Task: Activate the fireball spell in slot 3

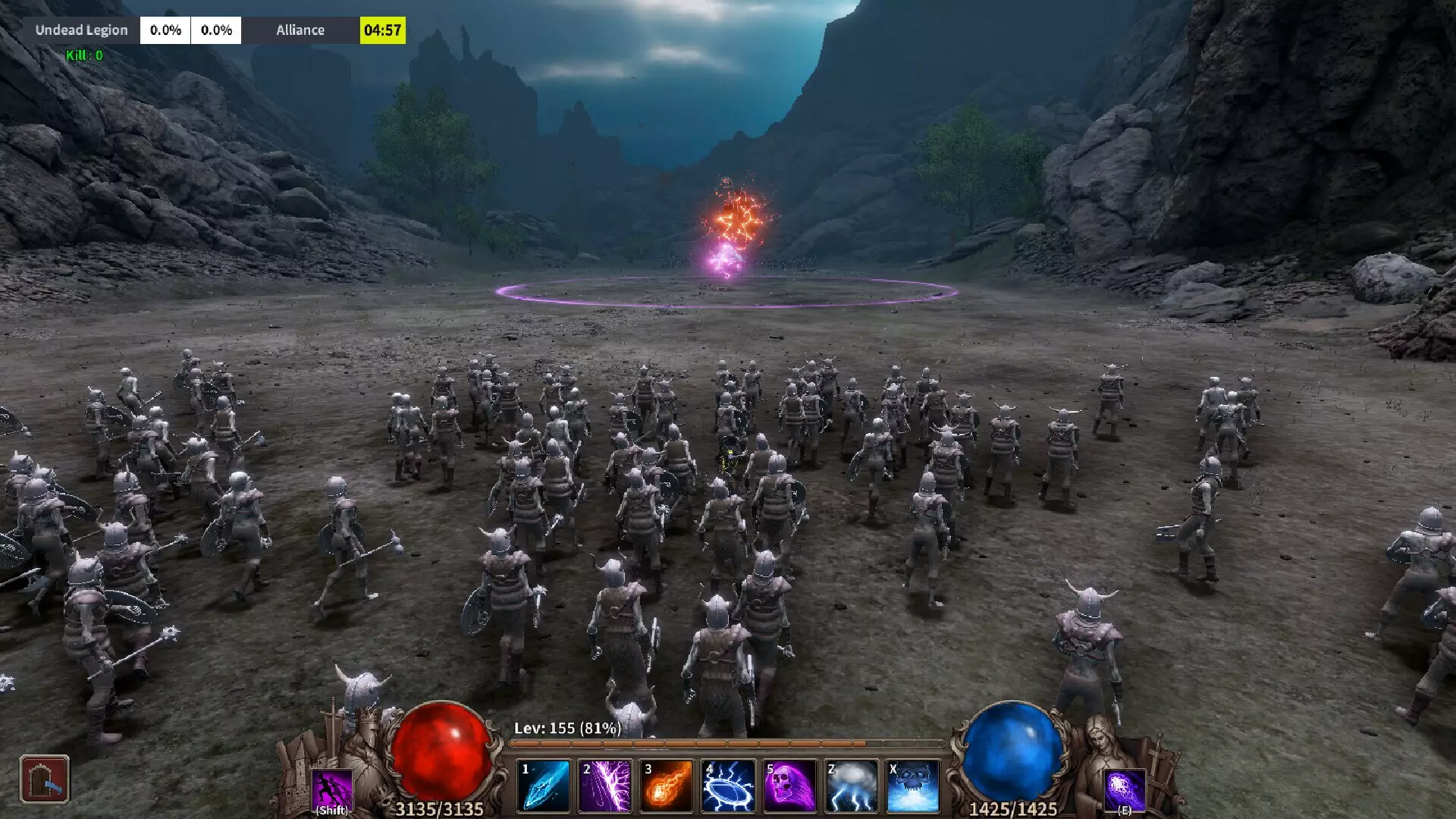Action: pos(665,786)
